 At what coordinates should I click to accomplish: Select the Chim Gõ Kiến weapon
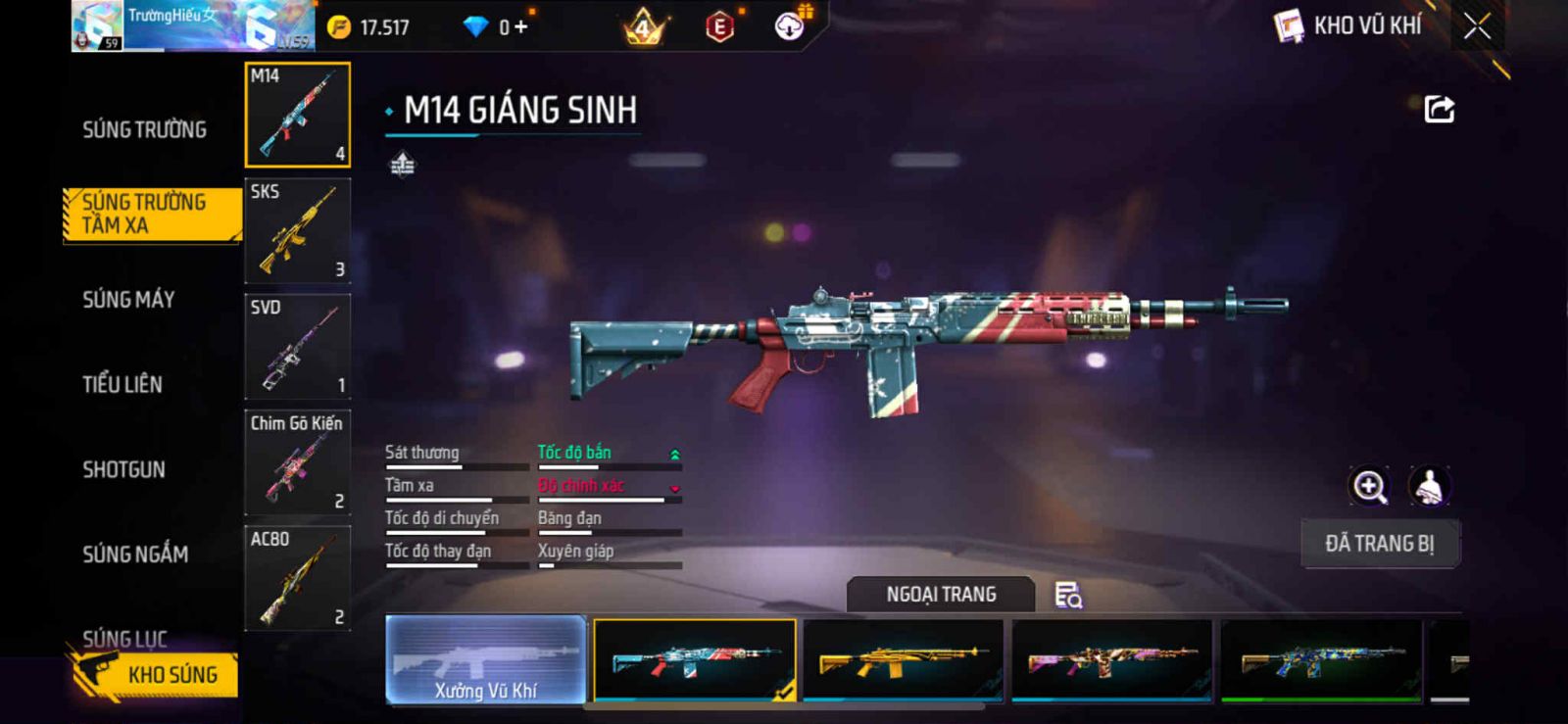297,462
